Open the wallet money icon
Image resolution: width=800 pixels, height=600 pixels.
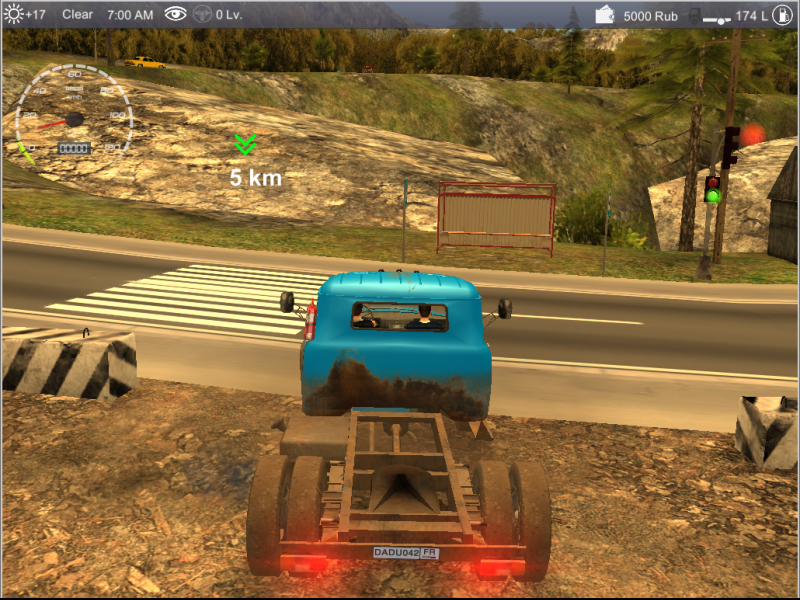605,15
